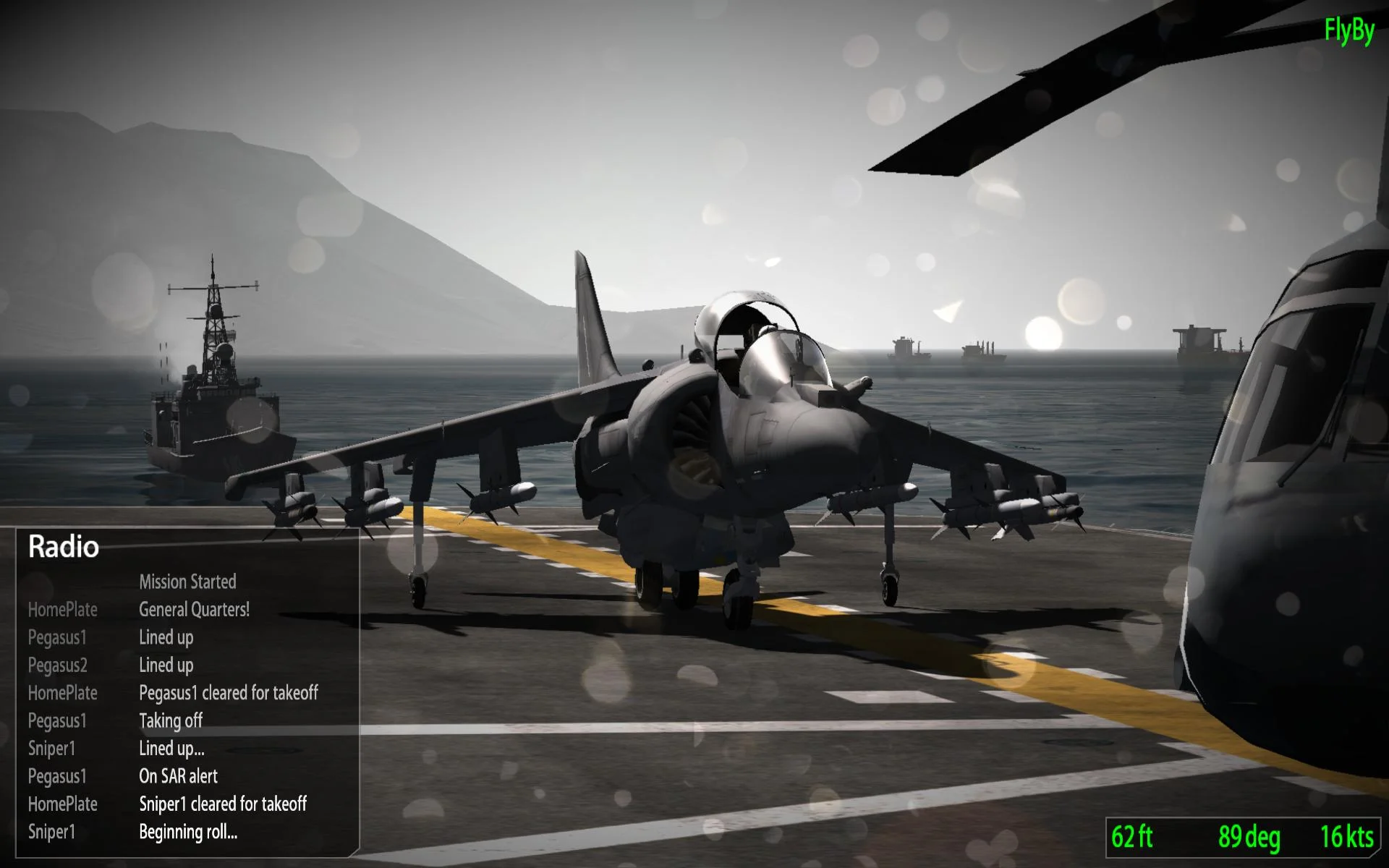Click the Radio panel header
This screenshot has height=868, width=1389.
pos(63,548)
